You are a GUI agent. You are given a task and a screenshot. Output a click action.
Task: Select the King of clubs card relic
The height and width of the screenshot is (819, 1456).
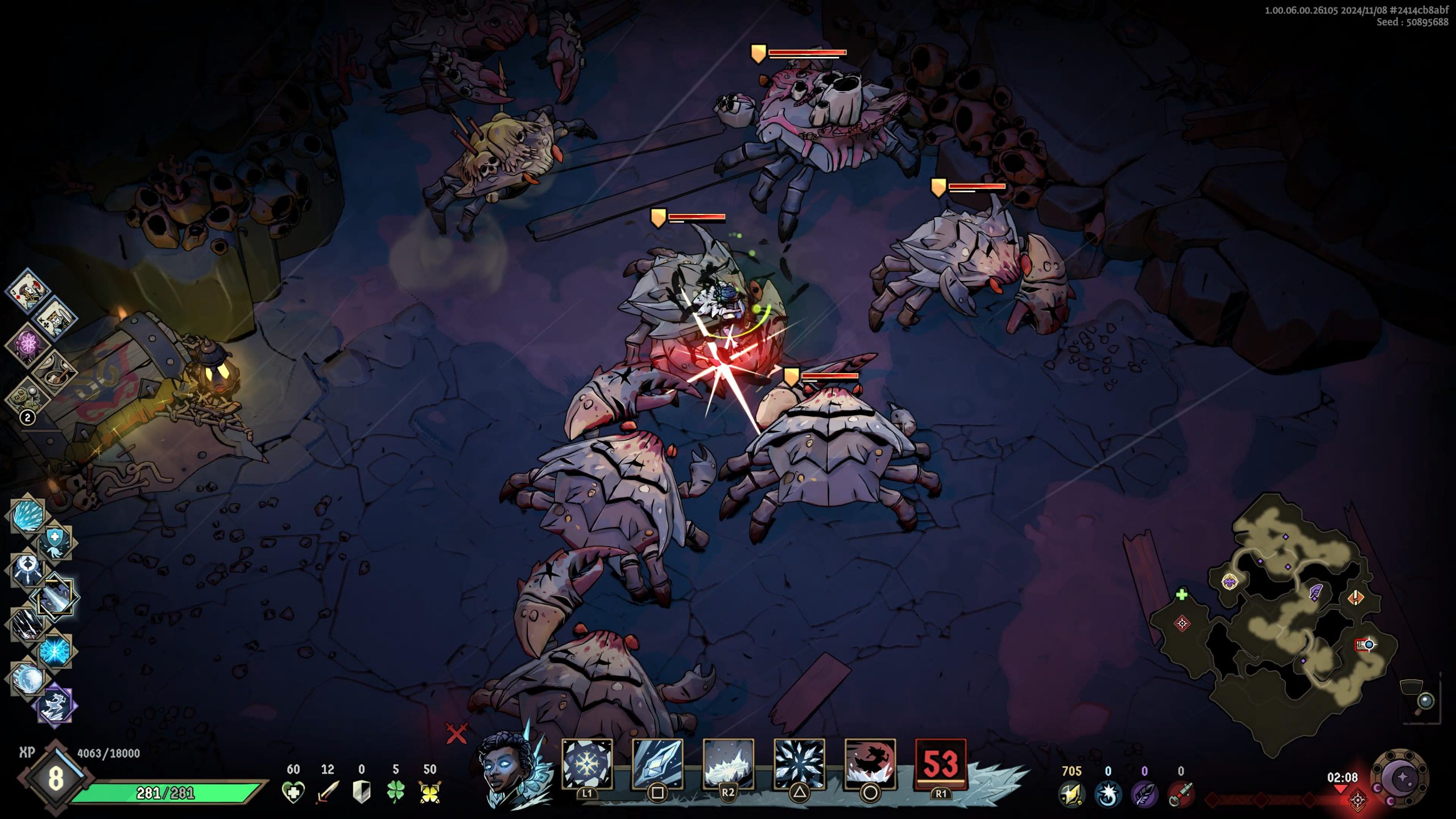[x=55, y=317]
